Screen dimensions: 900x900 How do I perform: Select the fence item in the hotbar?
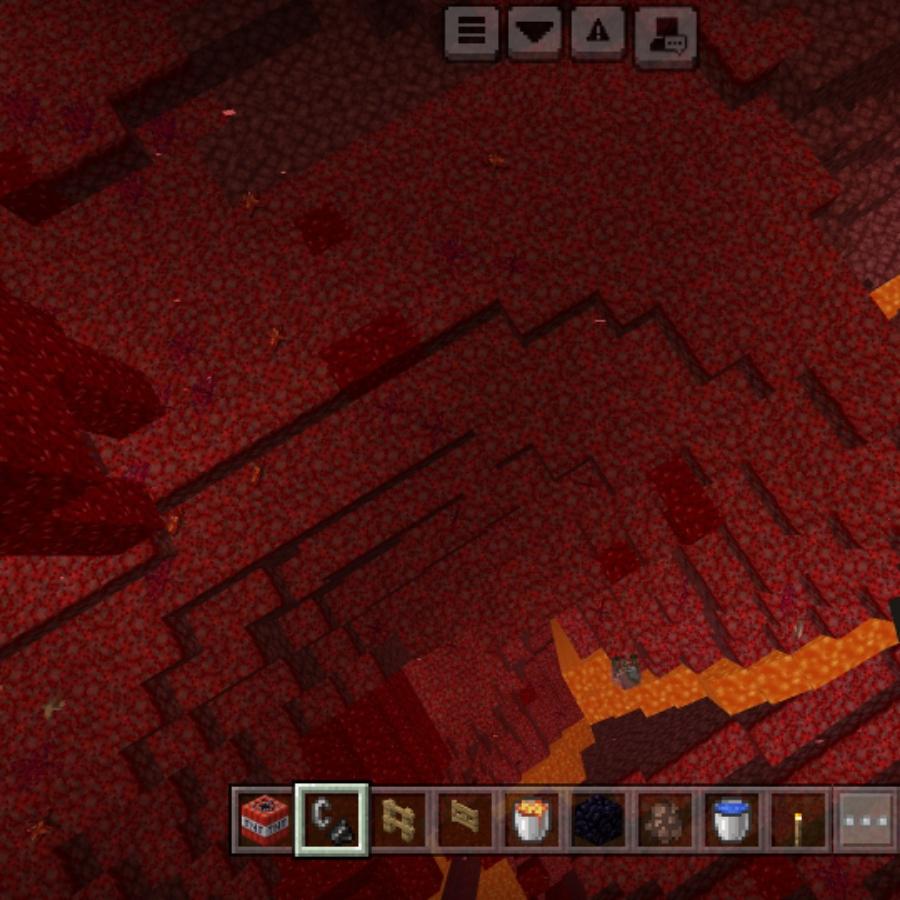[399, 820]
